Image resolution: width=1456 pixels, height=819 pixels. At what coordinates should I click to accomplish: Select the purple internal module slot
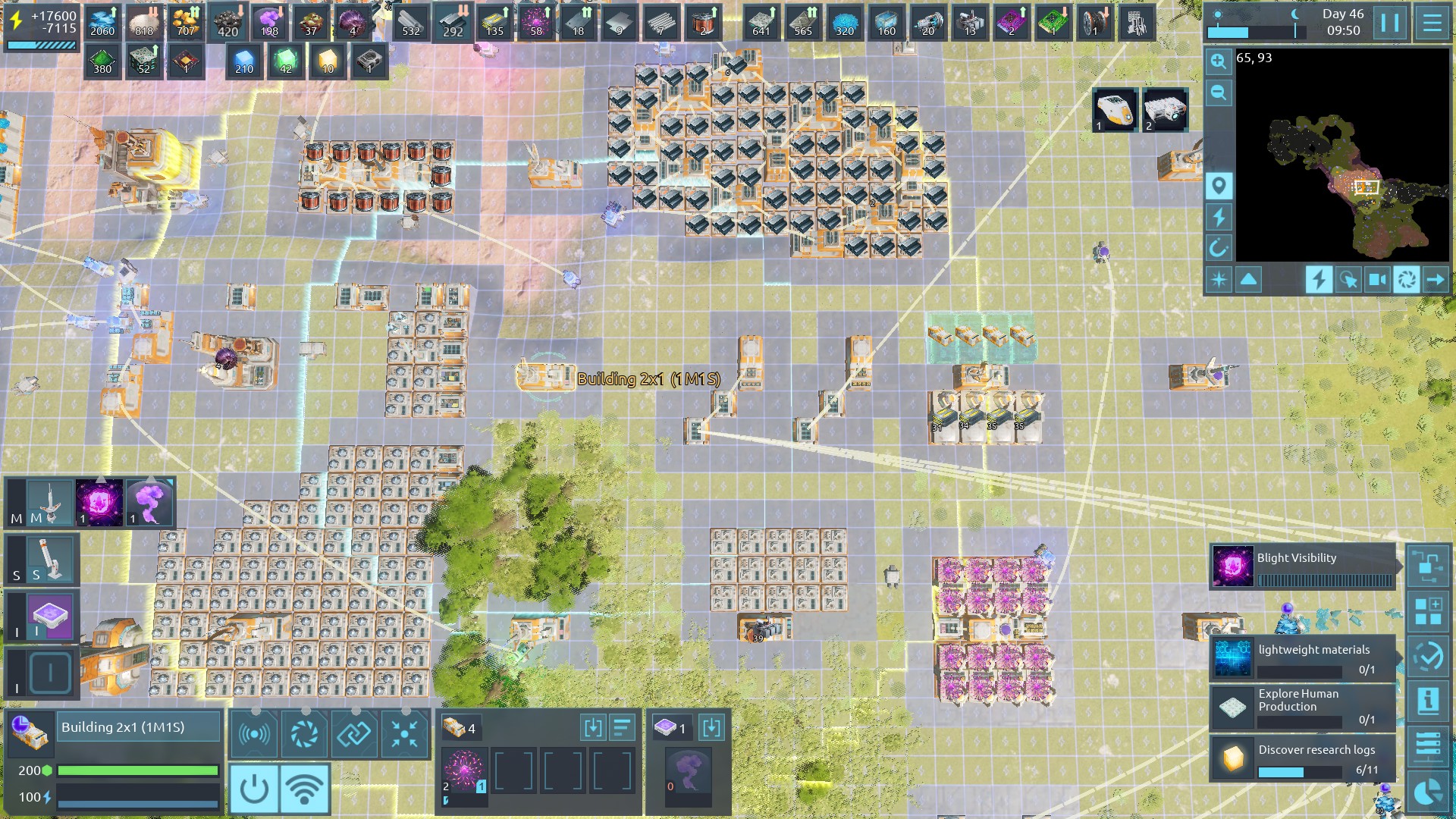(50, 616)
